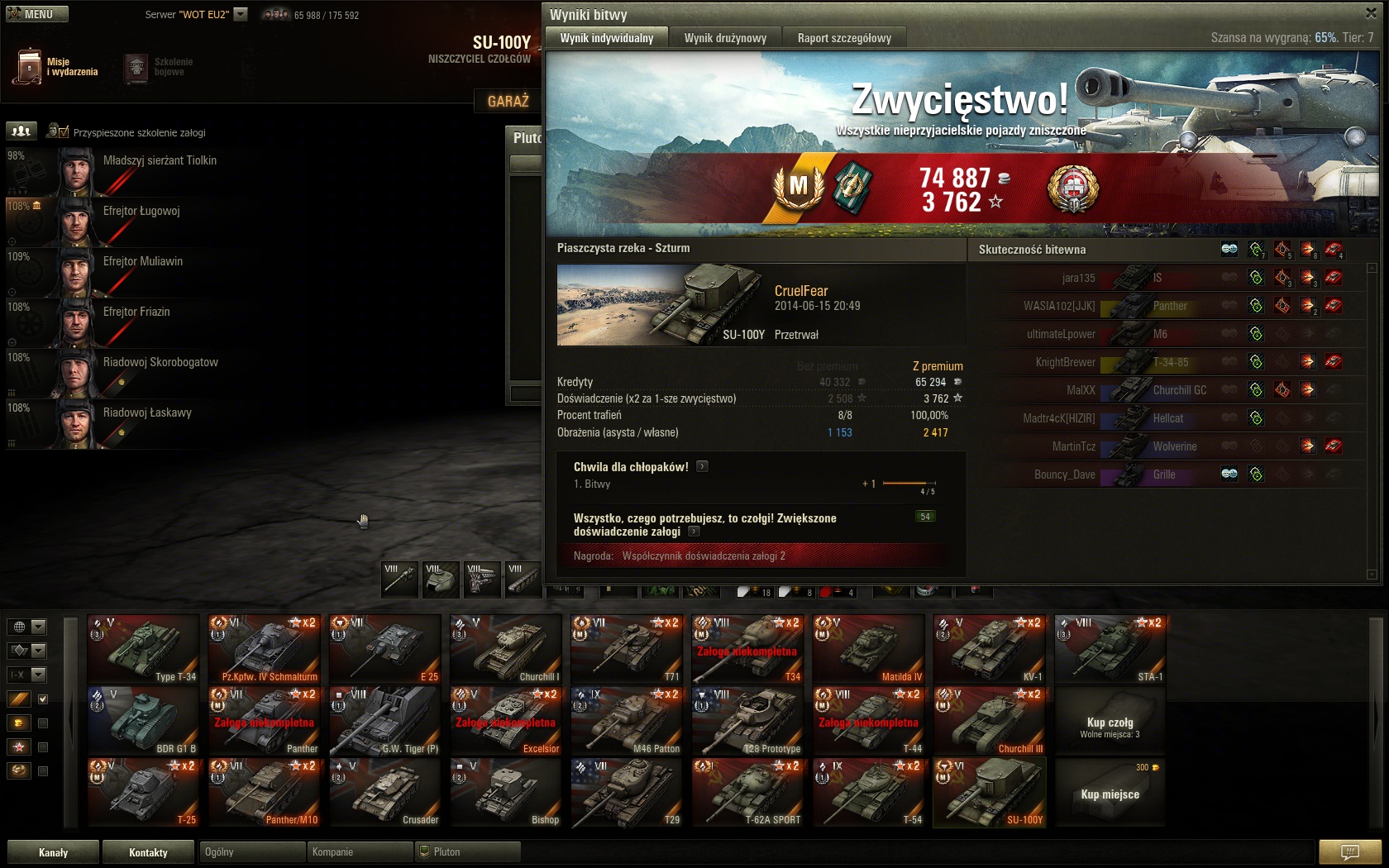This screenshot has height=868, width=1389.
Task: Go to the GARAŻ tab
Action: (508, 101)
